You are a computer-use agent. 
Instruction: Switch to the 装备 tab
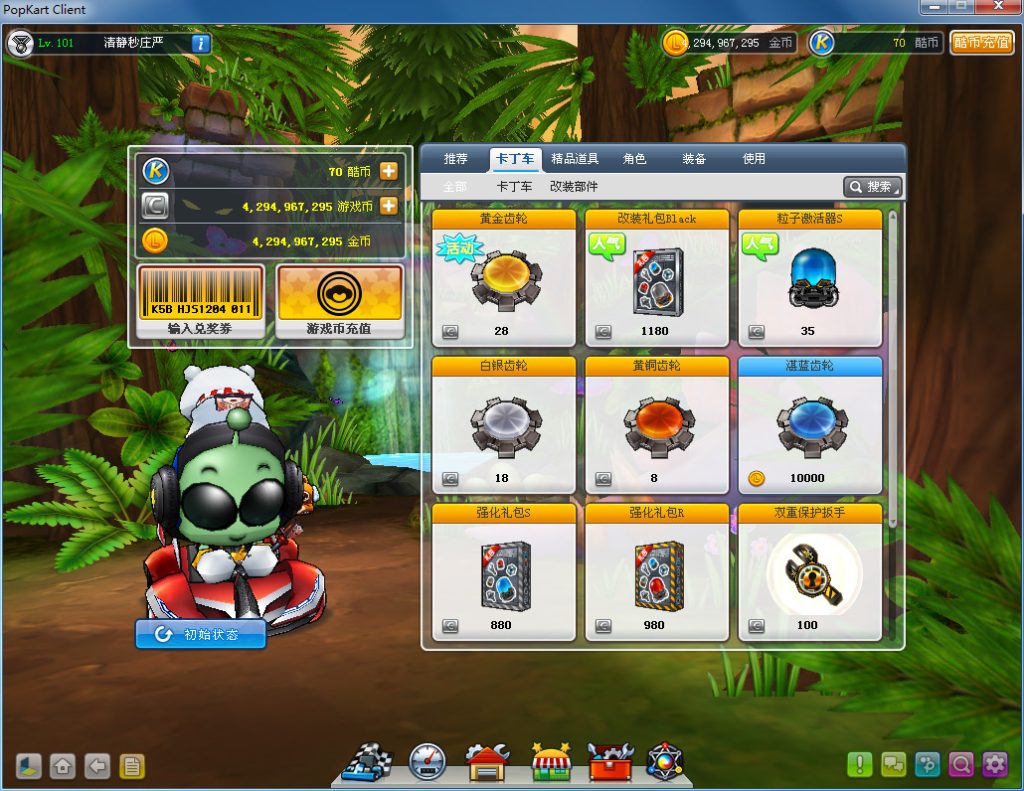[x=694, y=159]
